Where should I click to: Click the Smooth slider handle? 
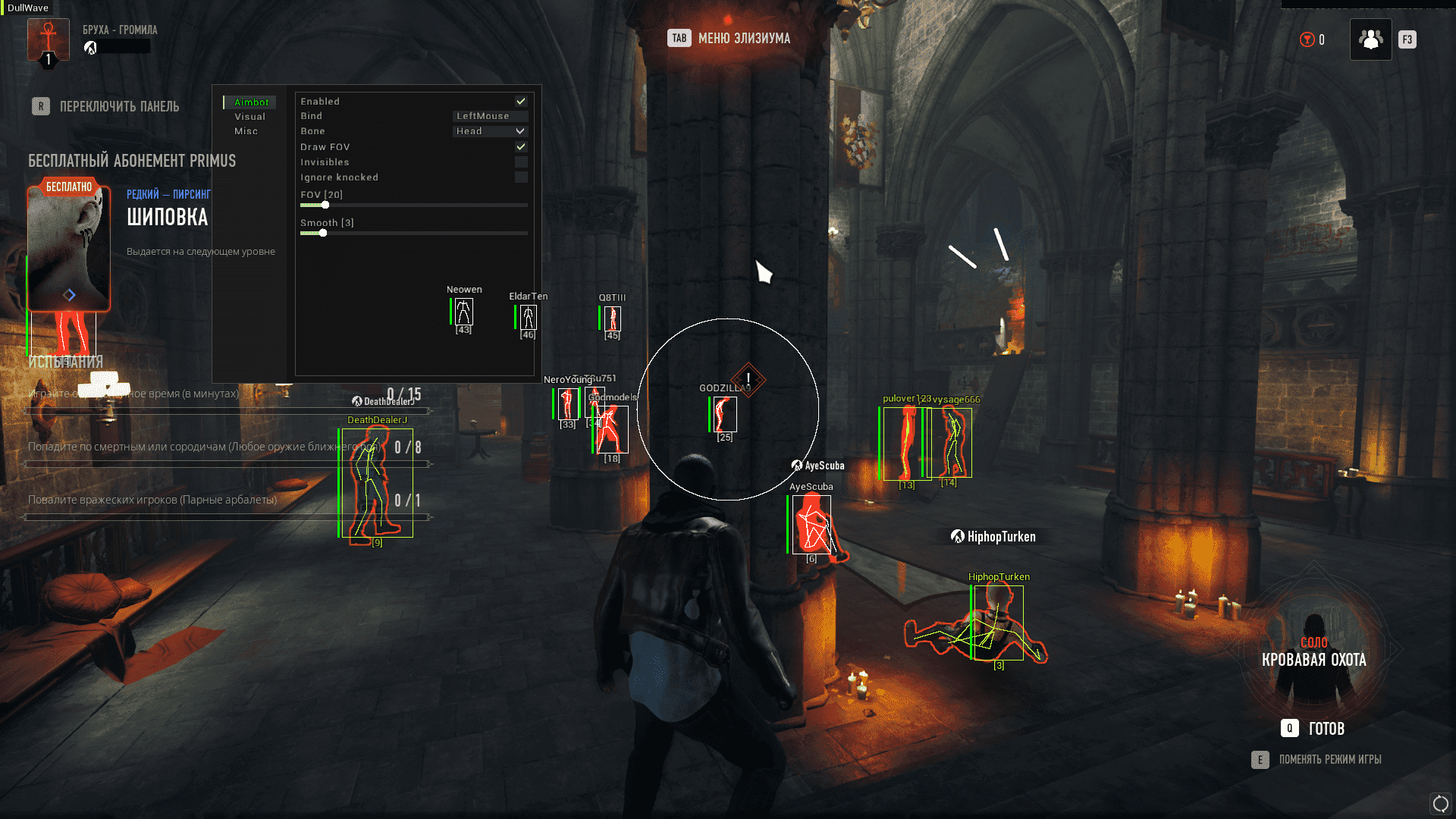[323, 233]
